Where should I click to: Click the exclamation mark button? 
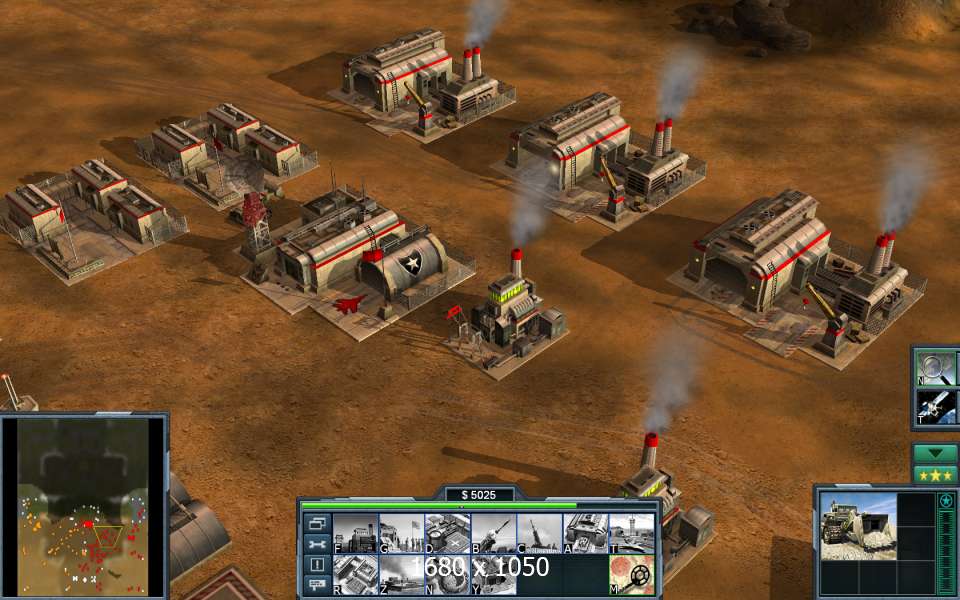[317, 564]
